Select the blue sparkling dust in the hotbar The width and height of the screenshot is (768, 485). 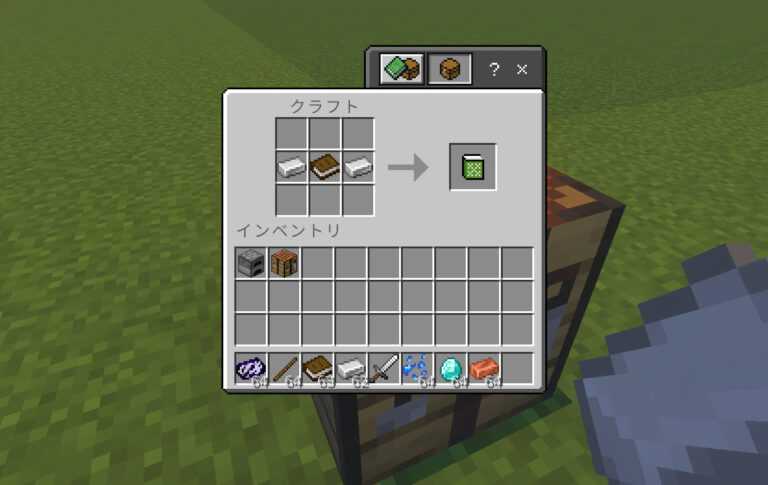[418, 369]
